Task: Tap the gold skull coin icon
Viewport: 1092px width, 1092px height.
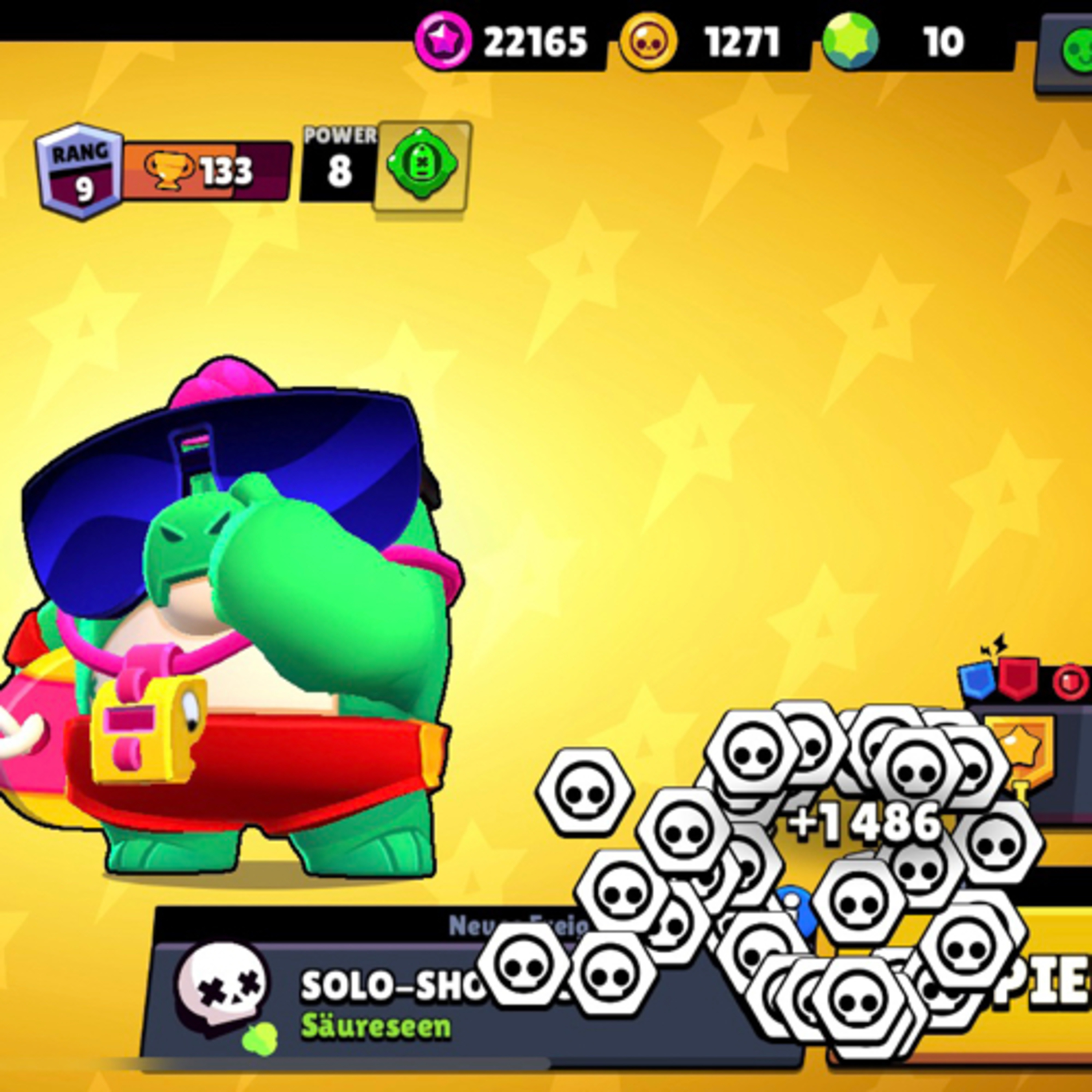Action: tap(648, 42)
